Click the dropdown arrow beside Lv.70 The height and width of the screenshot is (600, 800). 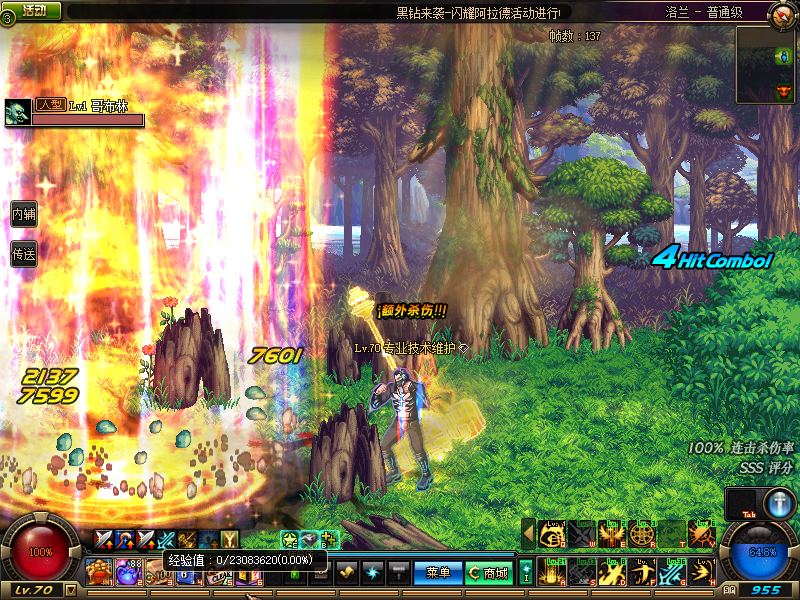tap(70, 590)
